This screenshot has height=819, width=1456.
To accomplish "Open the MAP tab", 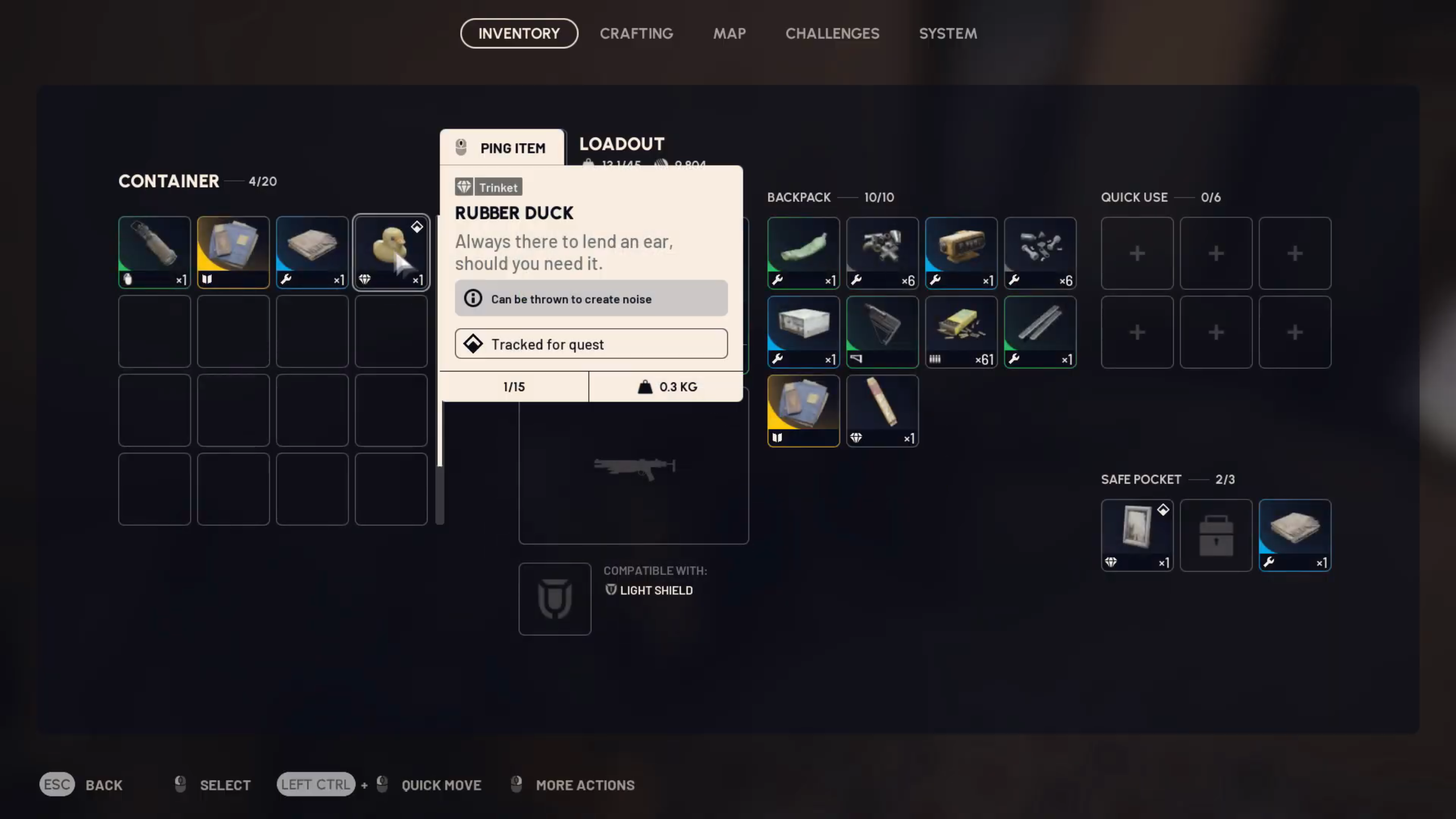I will tap(729, 34).
